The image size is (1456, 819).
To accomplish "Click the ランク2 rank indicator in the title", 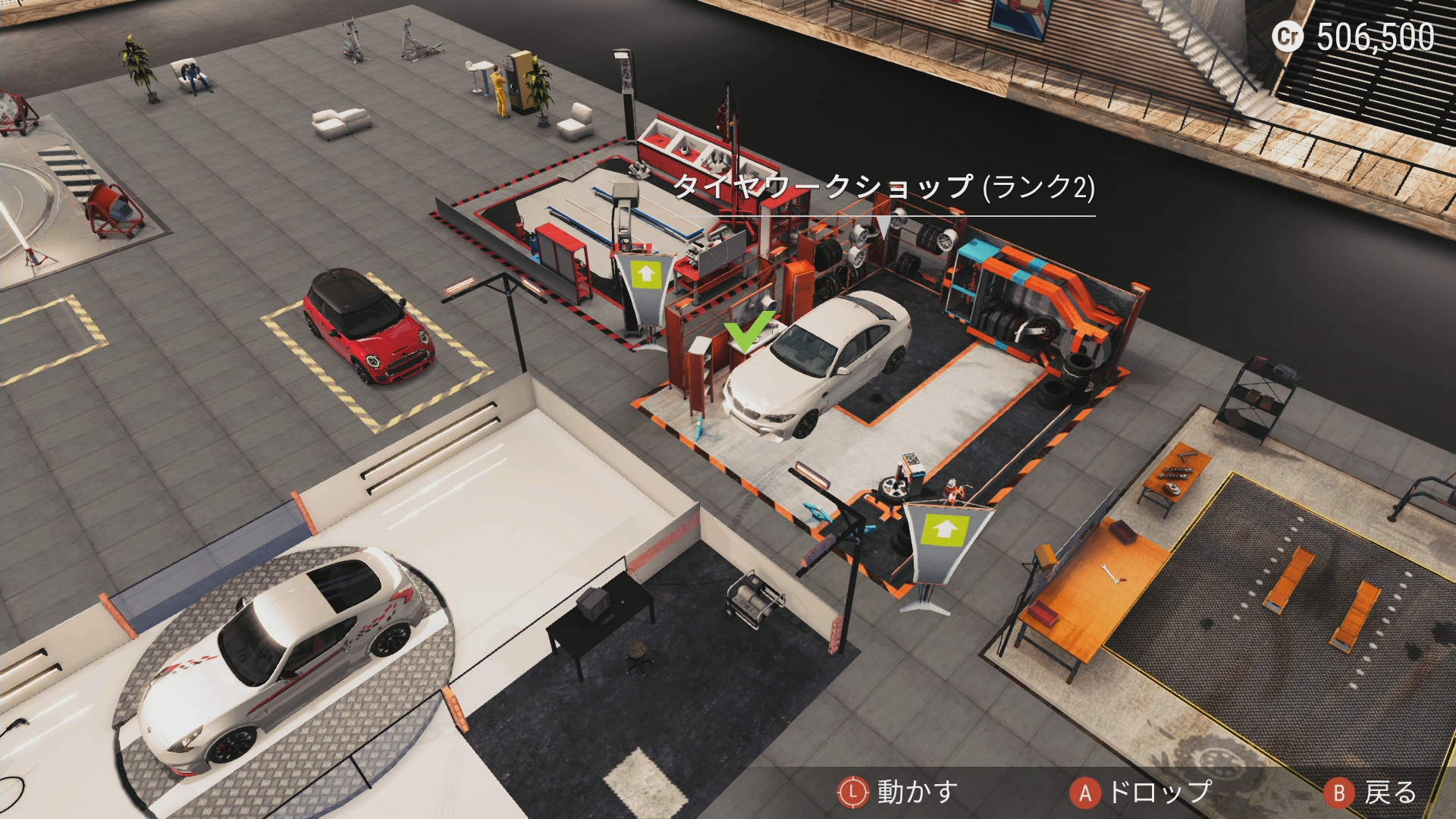I will [x=1043, y=192].
